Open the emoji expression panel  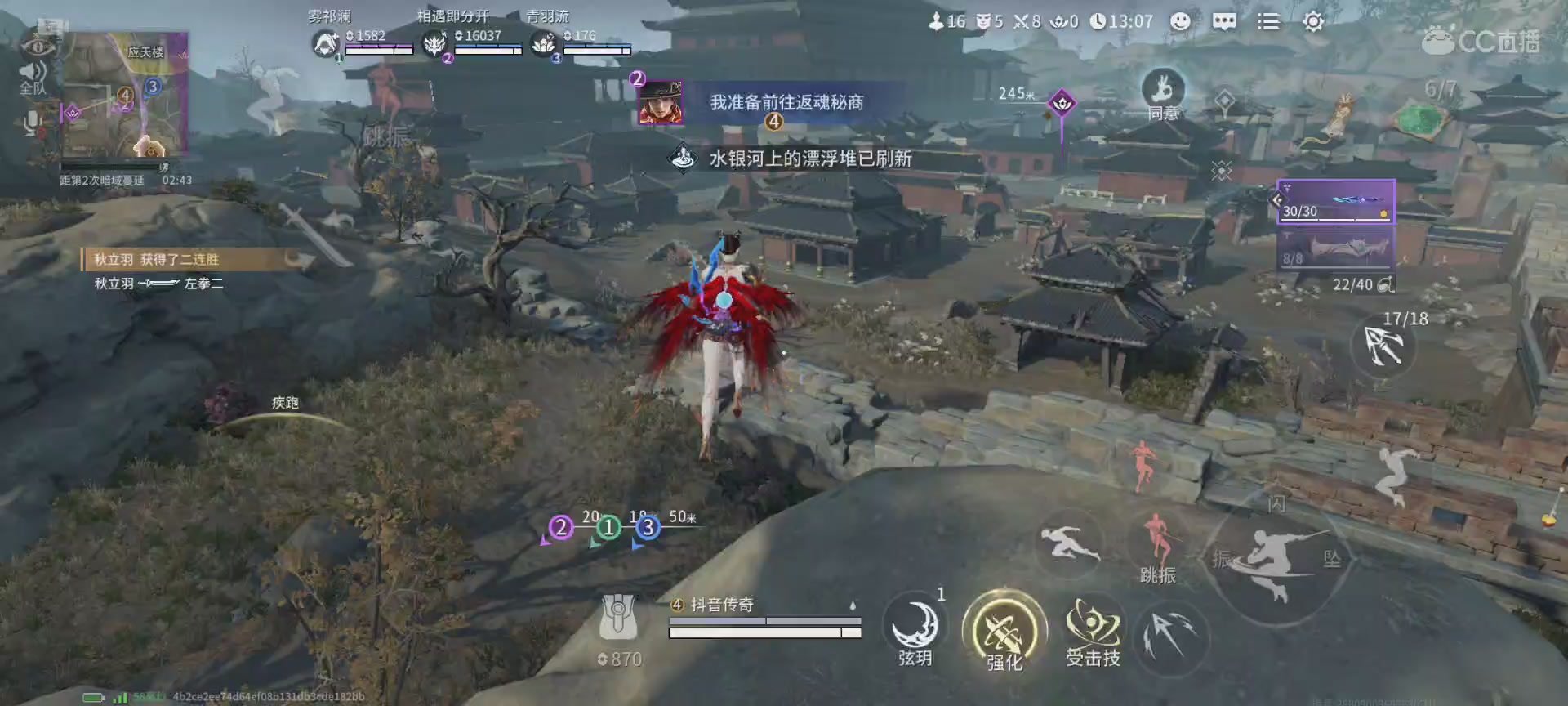point(1181,22)
